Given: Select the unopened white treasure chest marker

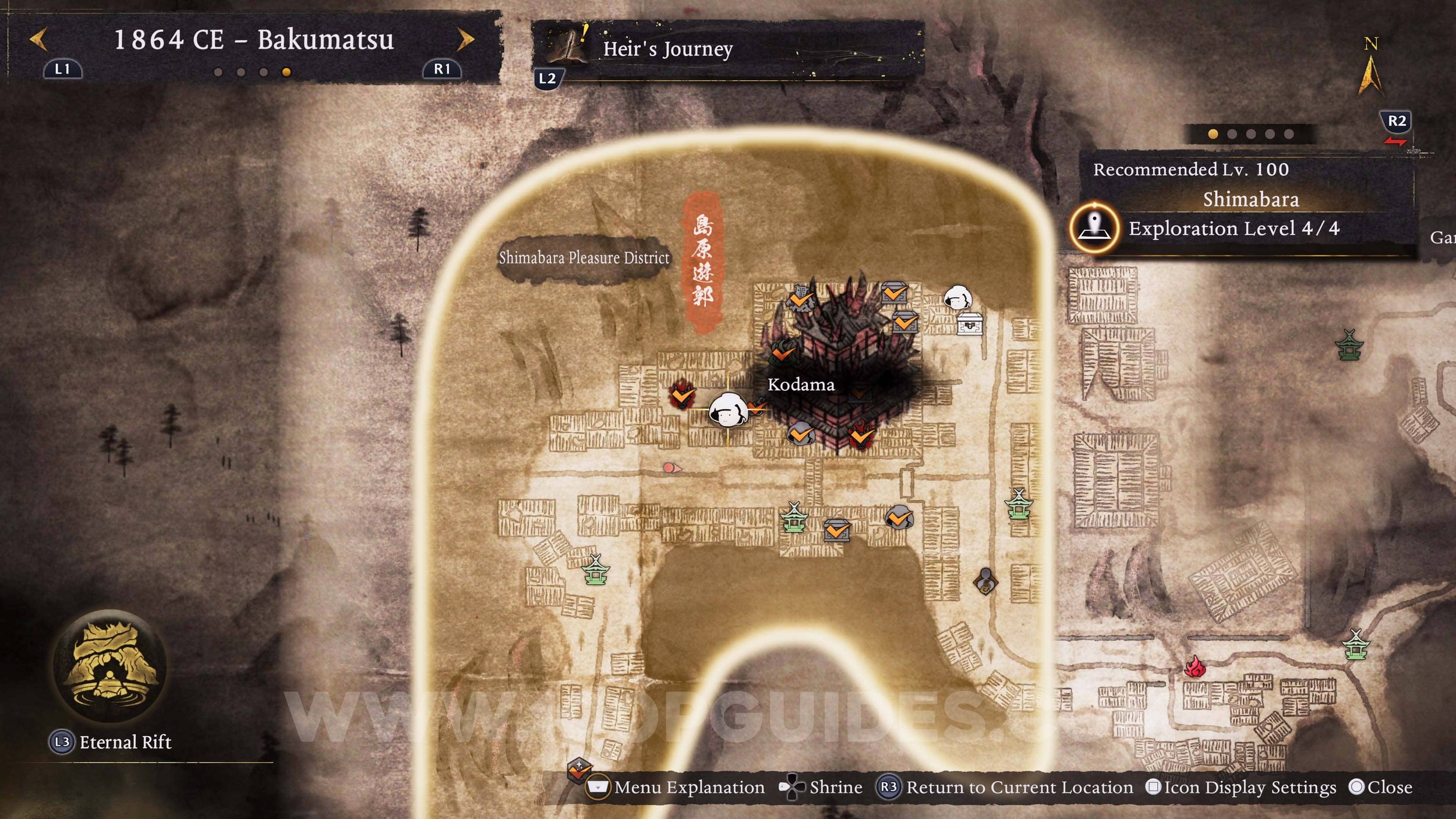Looking at the screenshot, I should click(x=970, y=324).
